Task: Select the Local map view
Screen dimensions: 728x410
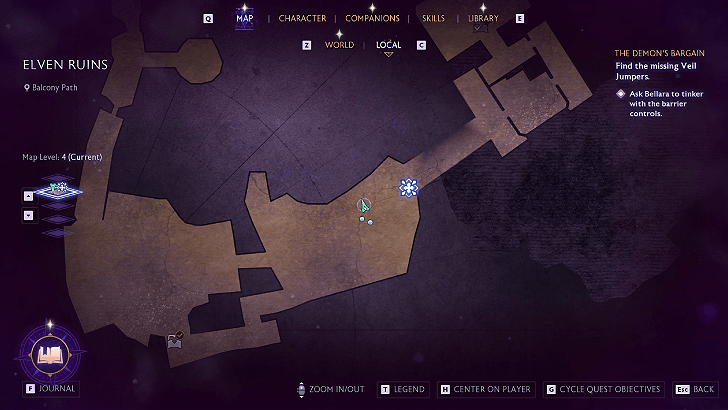Action: [388, 45]
